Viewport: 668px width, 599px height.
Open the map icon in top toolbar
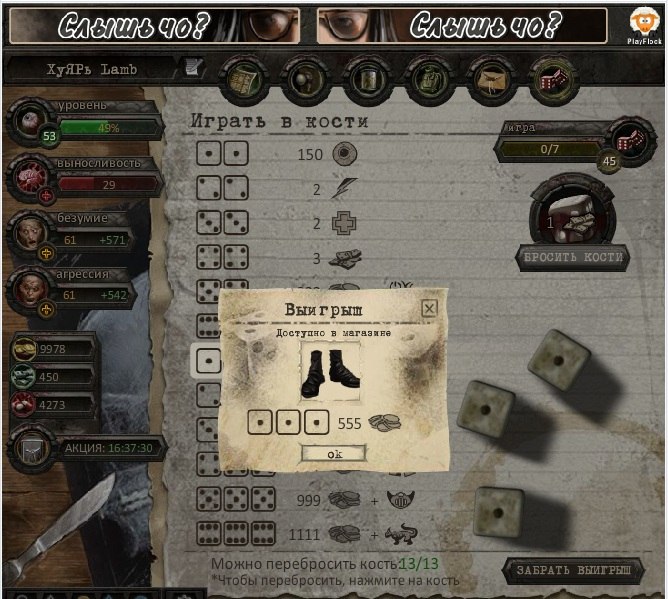tap(242, 77)
